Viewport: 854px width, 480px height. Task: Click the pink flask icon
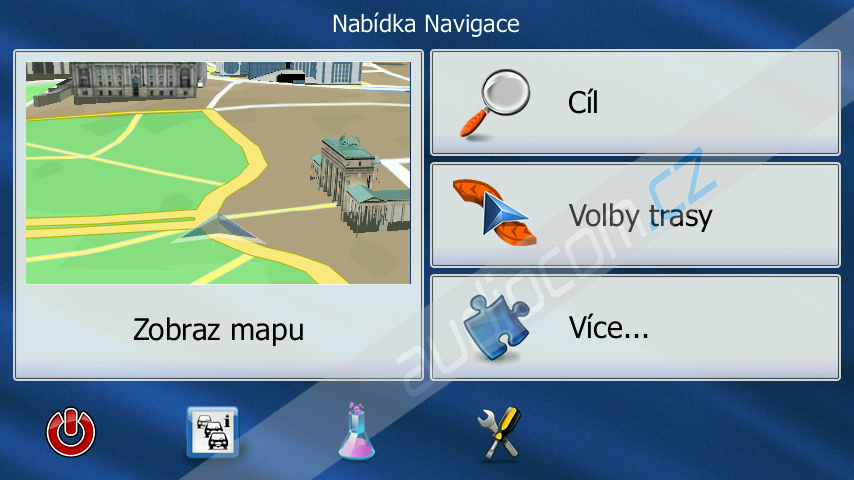[x=355, y=432]
